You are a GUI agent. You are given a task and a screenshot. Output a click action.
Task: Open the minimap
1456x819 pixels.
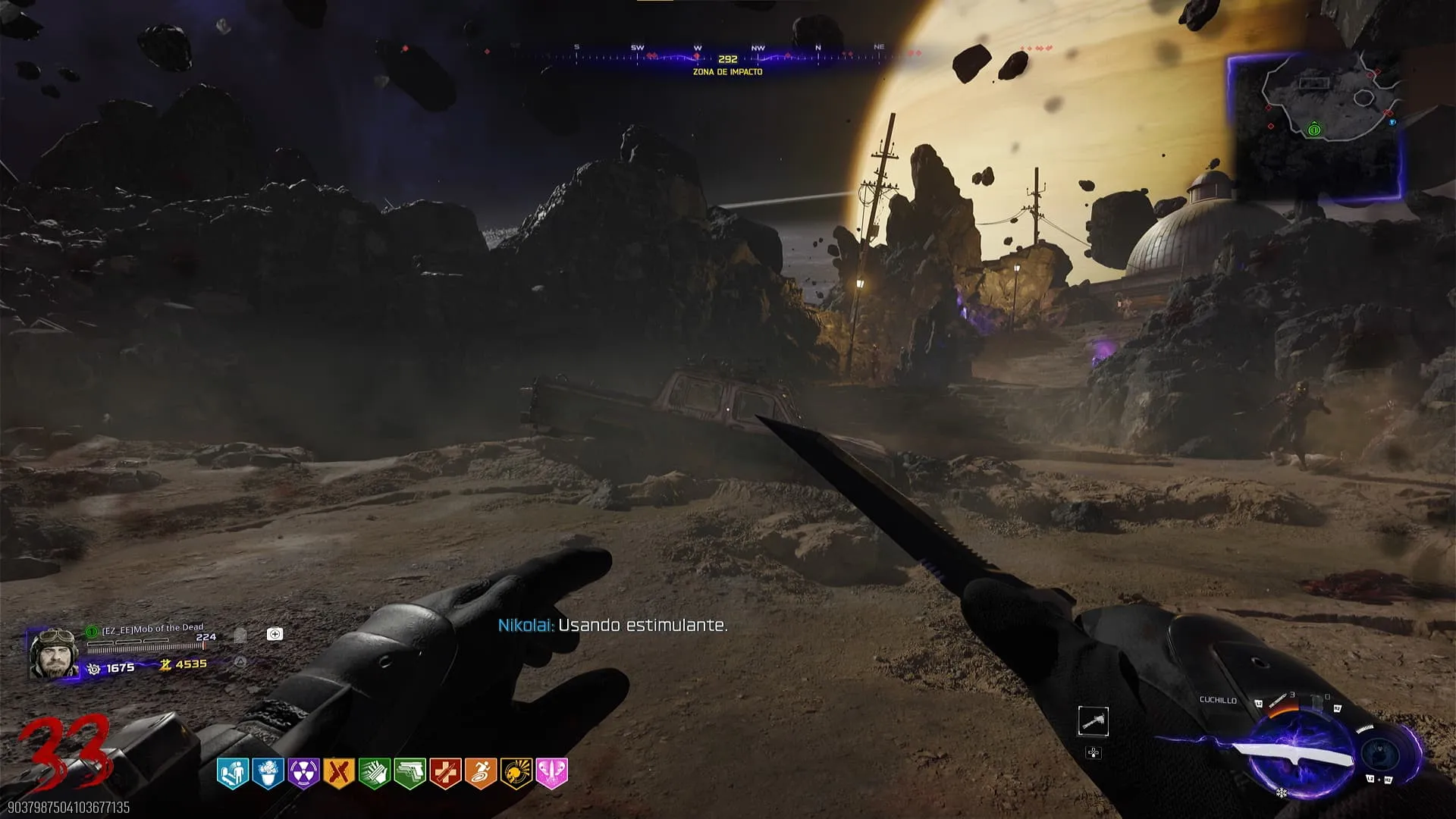click(x=1315, y=125)
